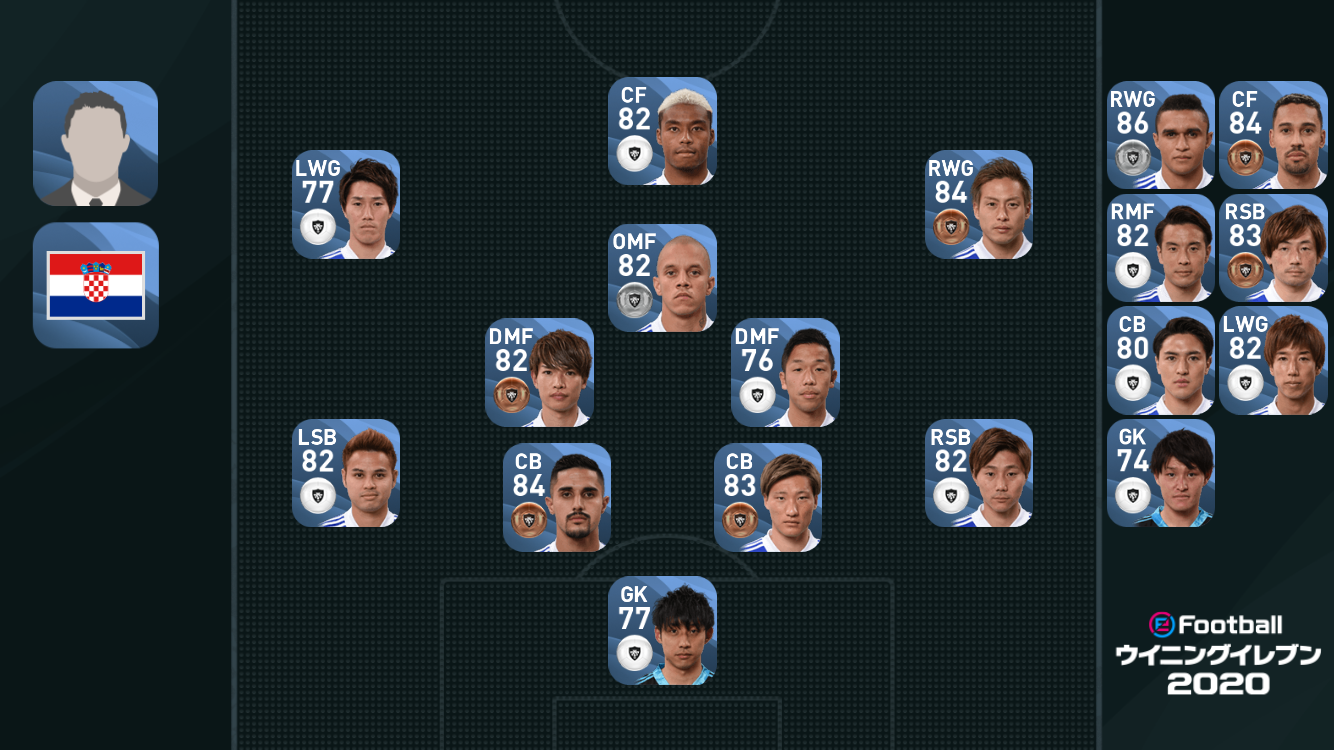Select the CF 82 starting striker card
Viewport: 1334px width, 750px height.
662,131
